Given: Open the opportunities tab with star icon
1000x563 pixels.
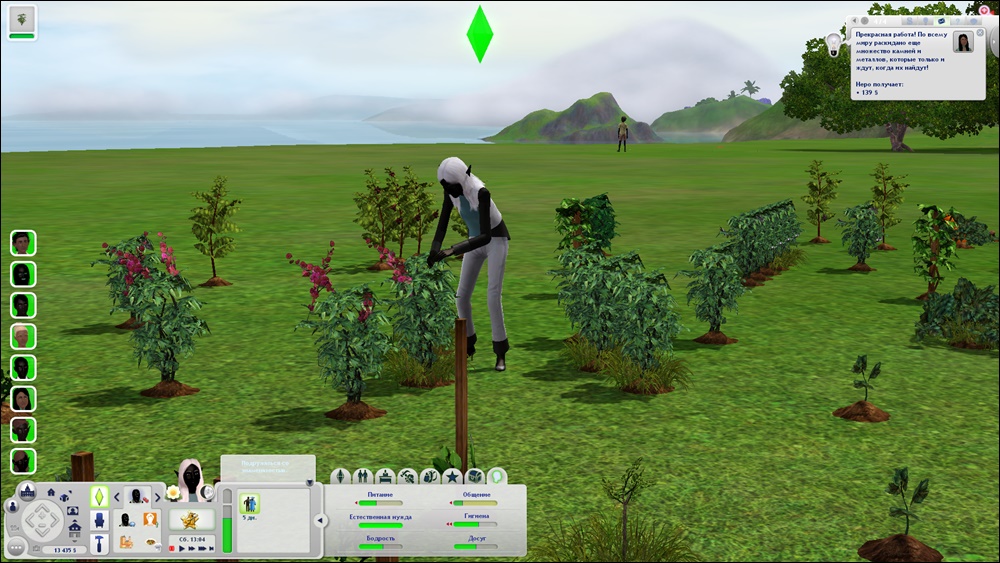Looking at the screenshot, I should [452, 476].
